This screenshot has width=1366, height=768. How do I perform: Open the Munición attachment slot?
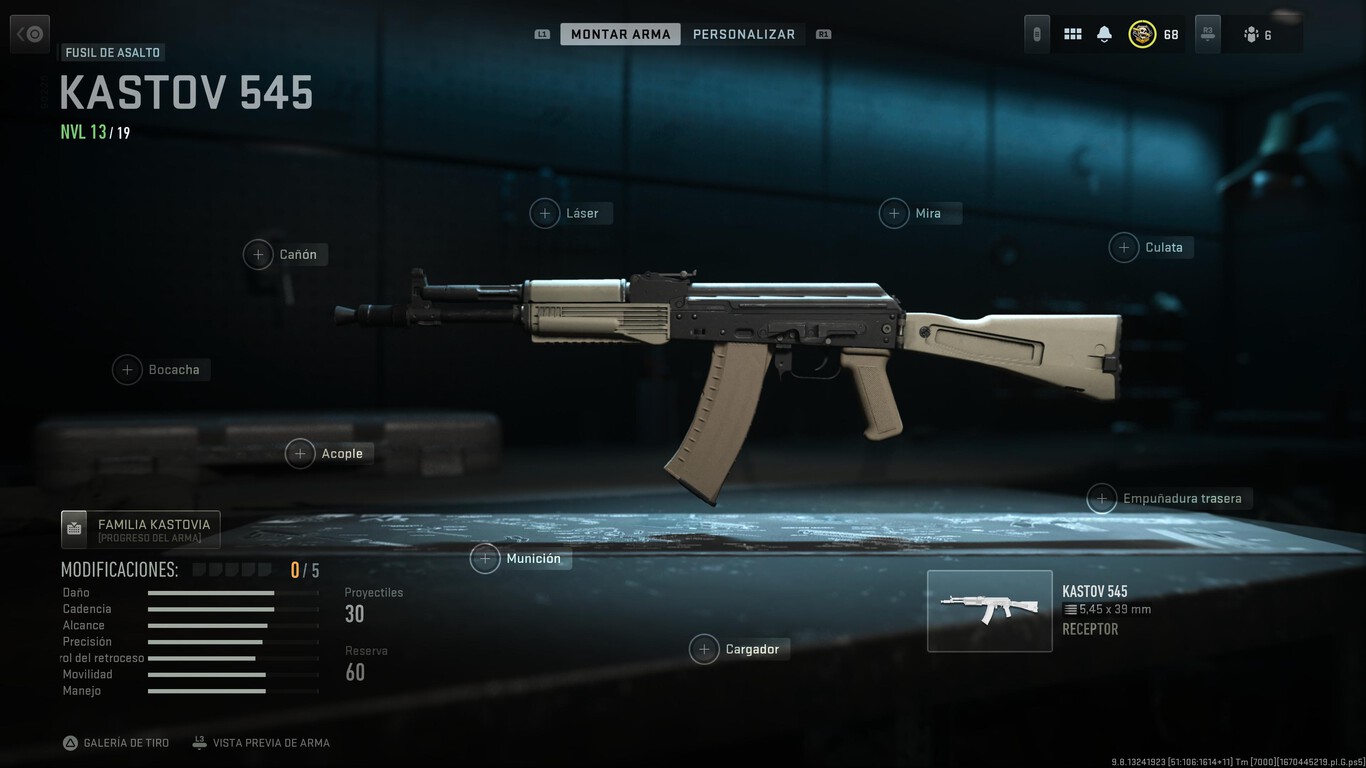click(x=519, y=558)
